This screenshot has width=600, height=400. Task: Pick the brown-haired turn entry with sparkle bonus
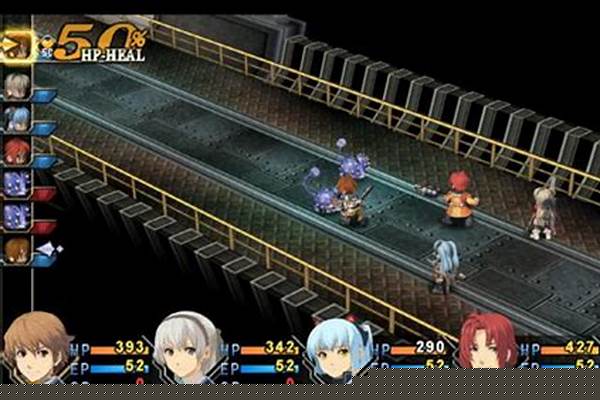17,250
